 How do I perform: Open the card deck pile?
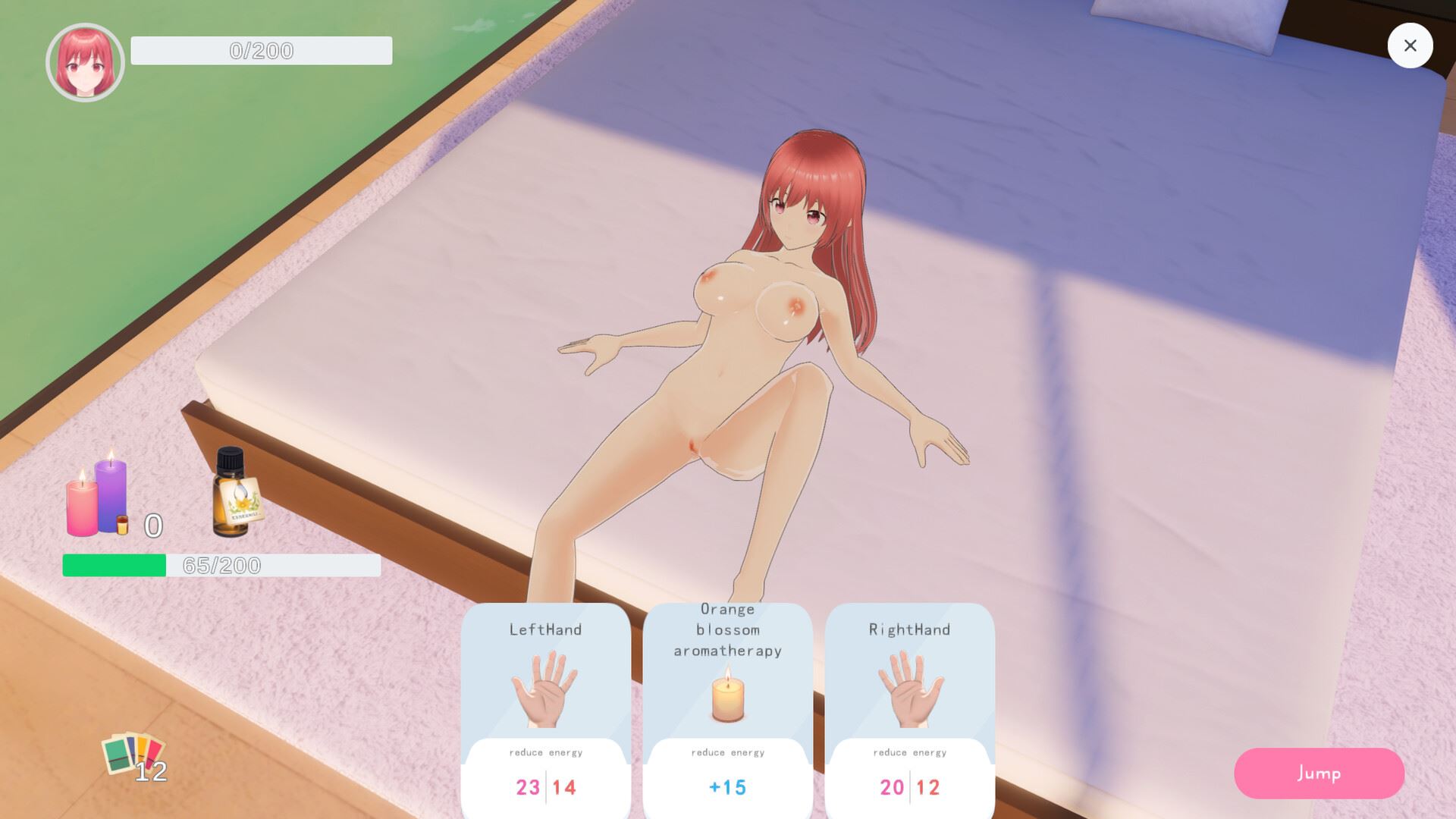(x=133, y=755)
